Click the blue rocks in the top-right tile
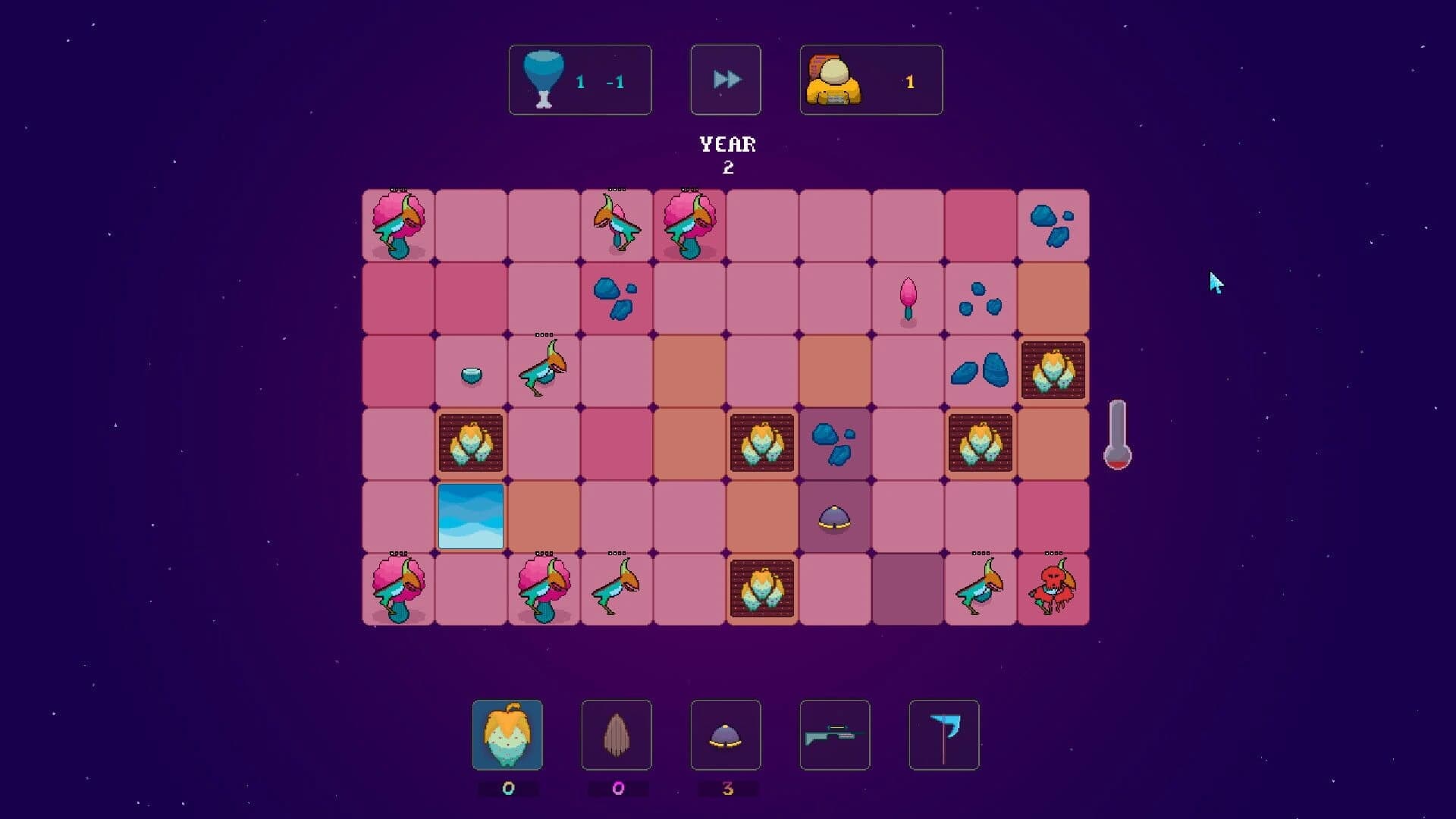Screen dimensions: 1456x819 (x=1051, y=222)
